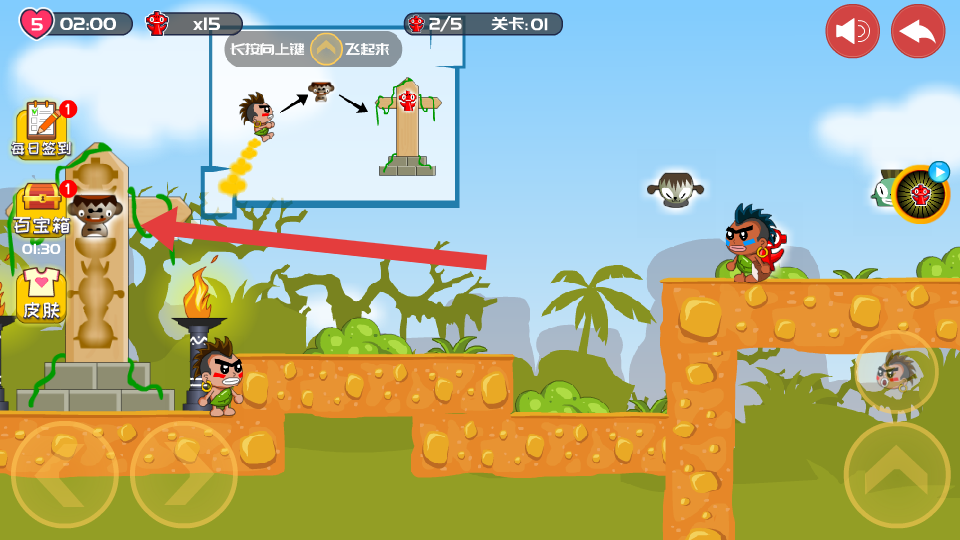Toggle the sound speaker button
Screen dimensions: 960x540
click(x=852, y=31)
